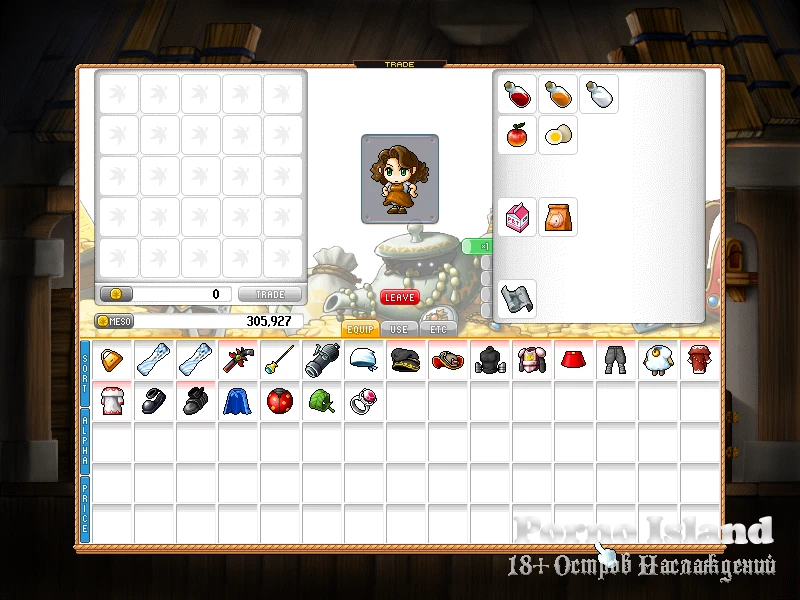The width and height of the screenshot is (800, 600).
Task: Sort inventory with the SORT button
Action: pyautogui.click(x=85, y=371)
